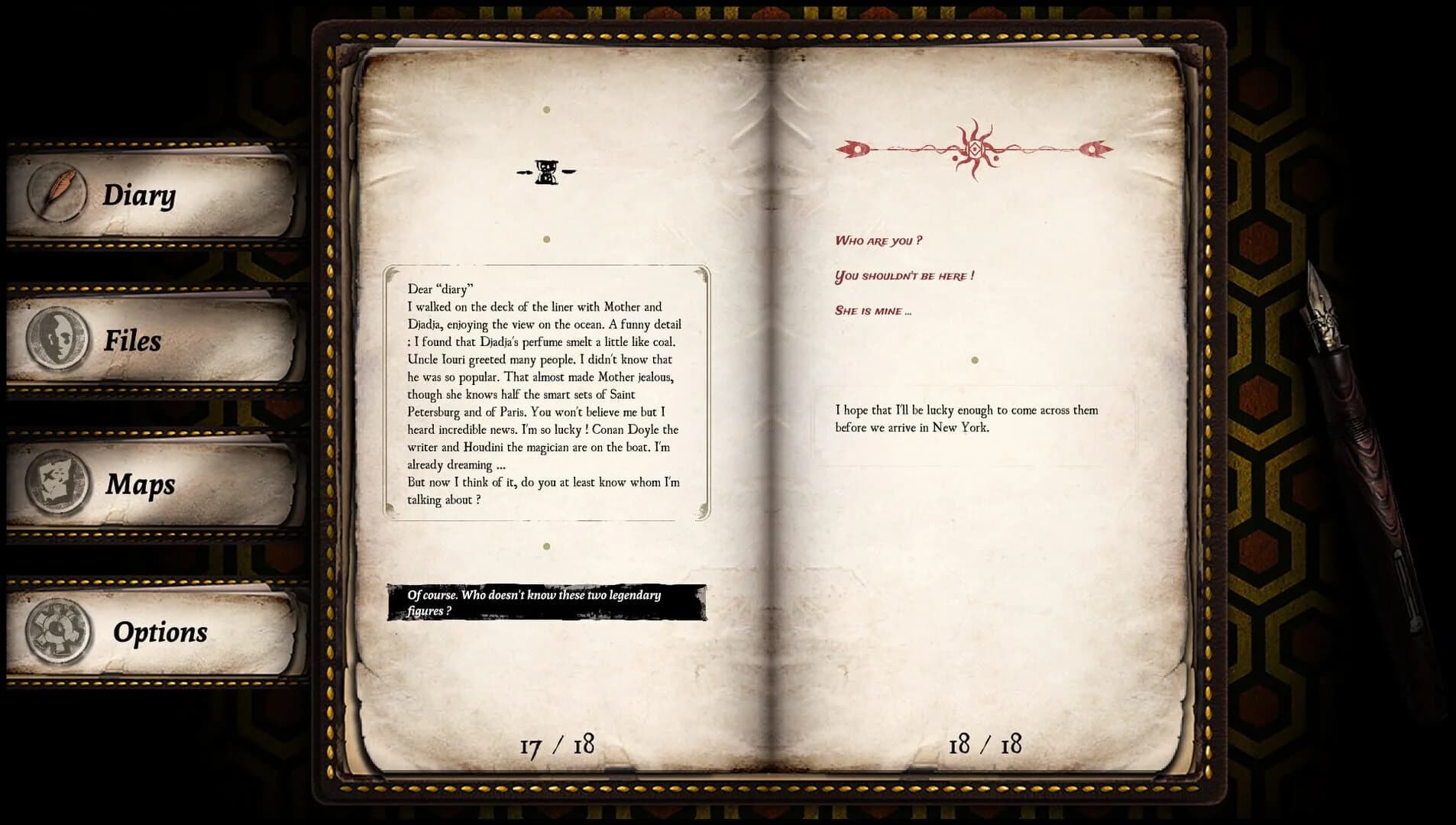Toggle the dot above the diary entry
Viewport: 1456px width, 825px height.
[x=545, y=238]
